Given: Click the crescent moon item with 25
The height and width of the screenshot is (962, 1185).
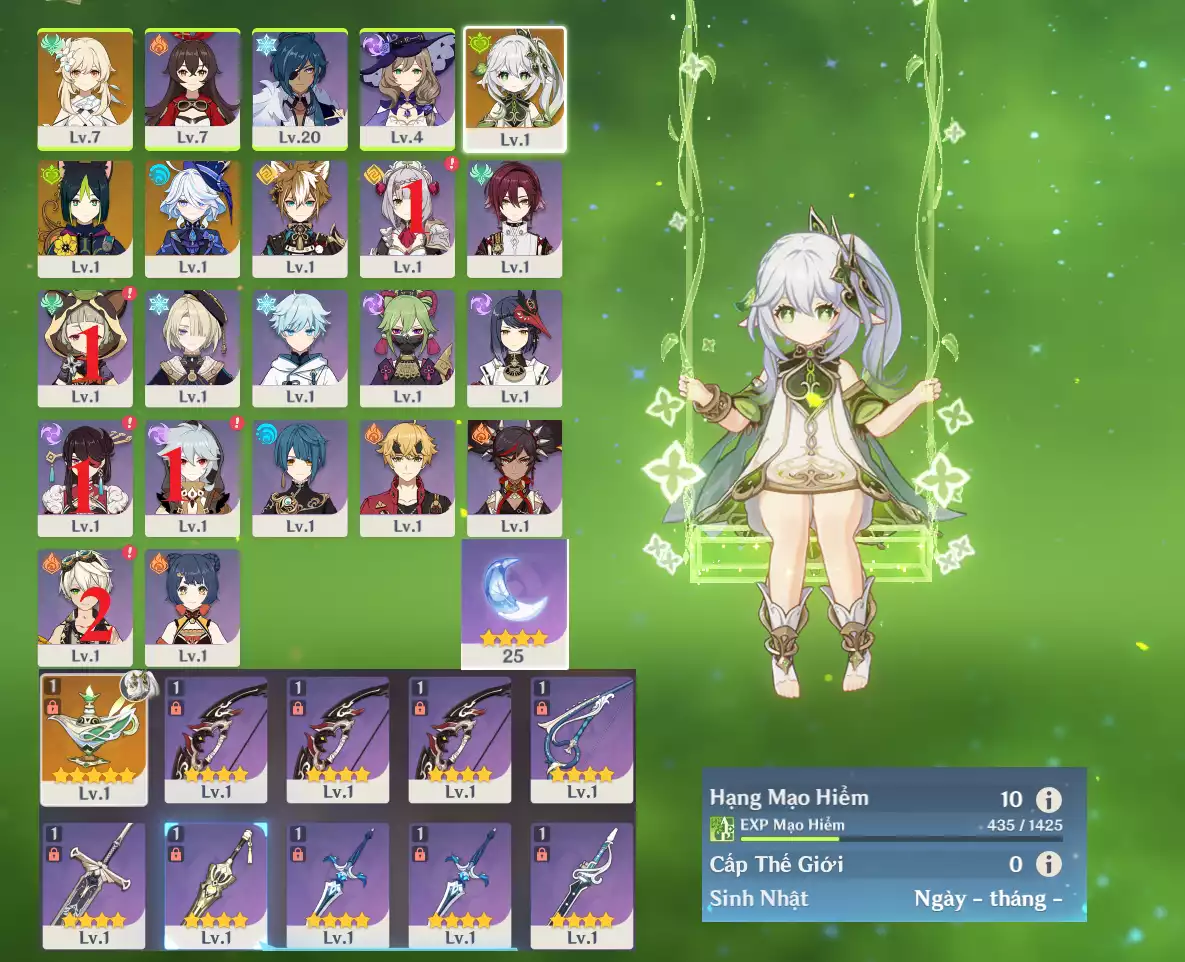Looking at the screenshot, I should point(514,603).
